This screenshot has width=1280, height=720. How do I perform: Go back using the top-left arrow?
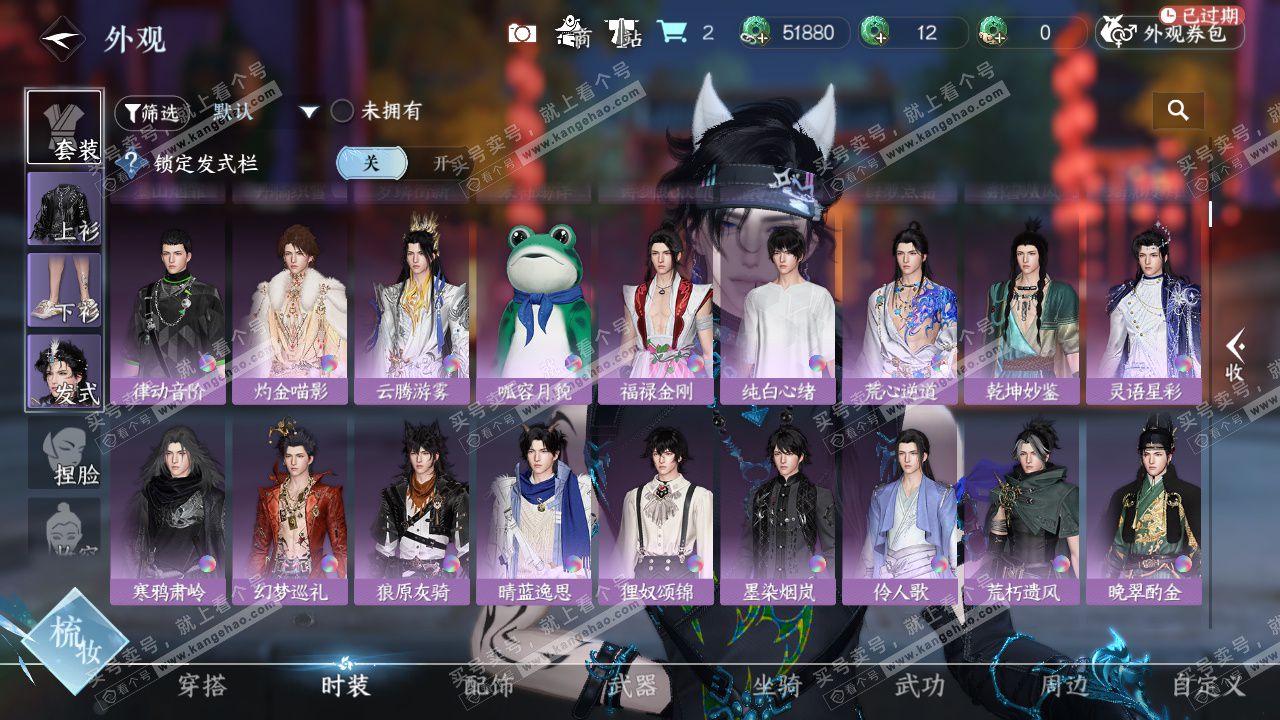(61, 39)
